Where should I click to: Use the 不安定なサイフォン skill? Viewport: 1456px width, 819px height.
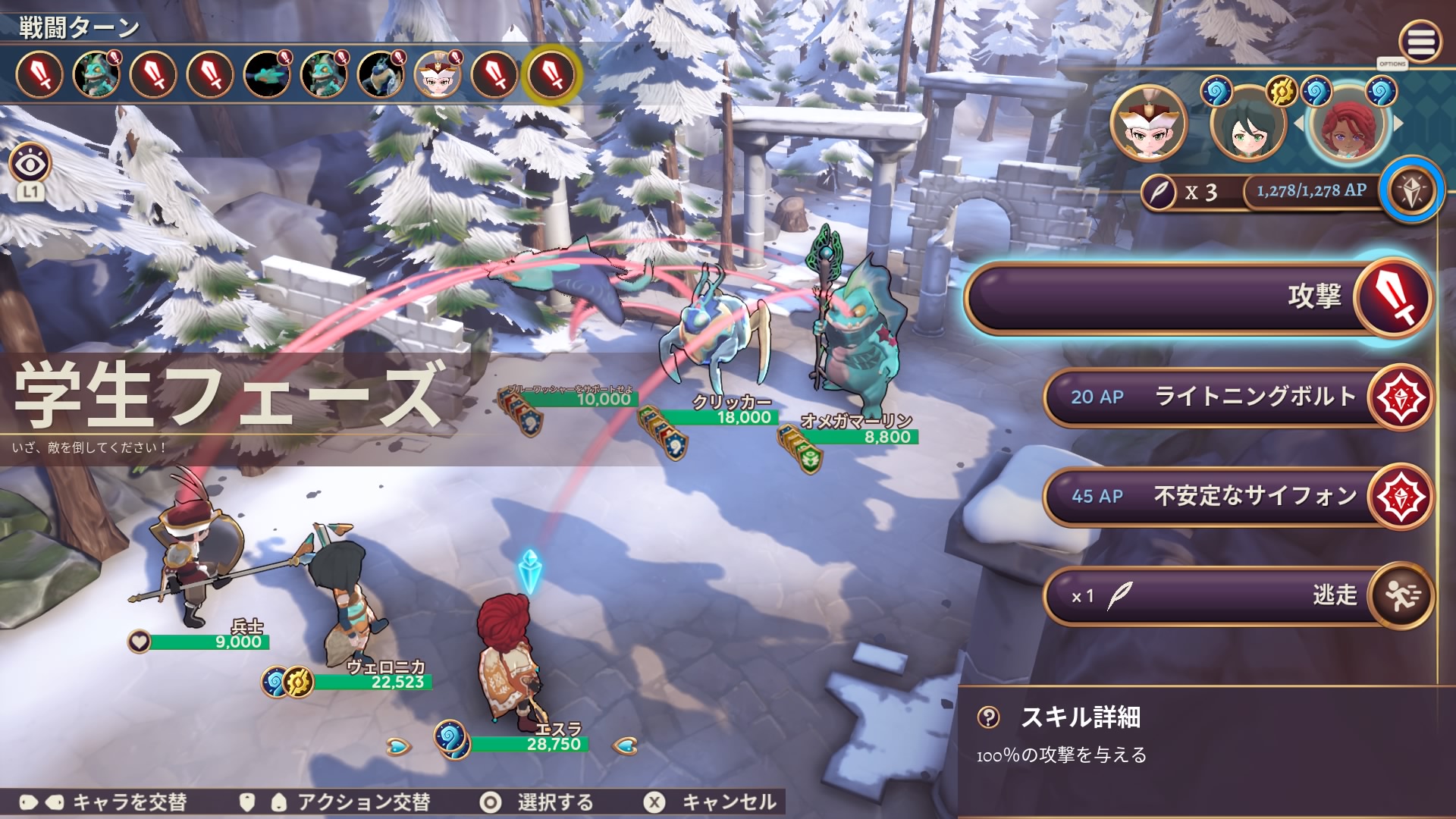1236,496
